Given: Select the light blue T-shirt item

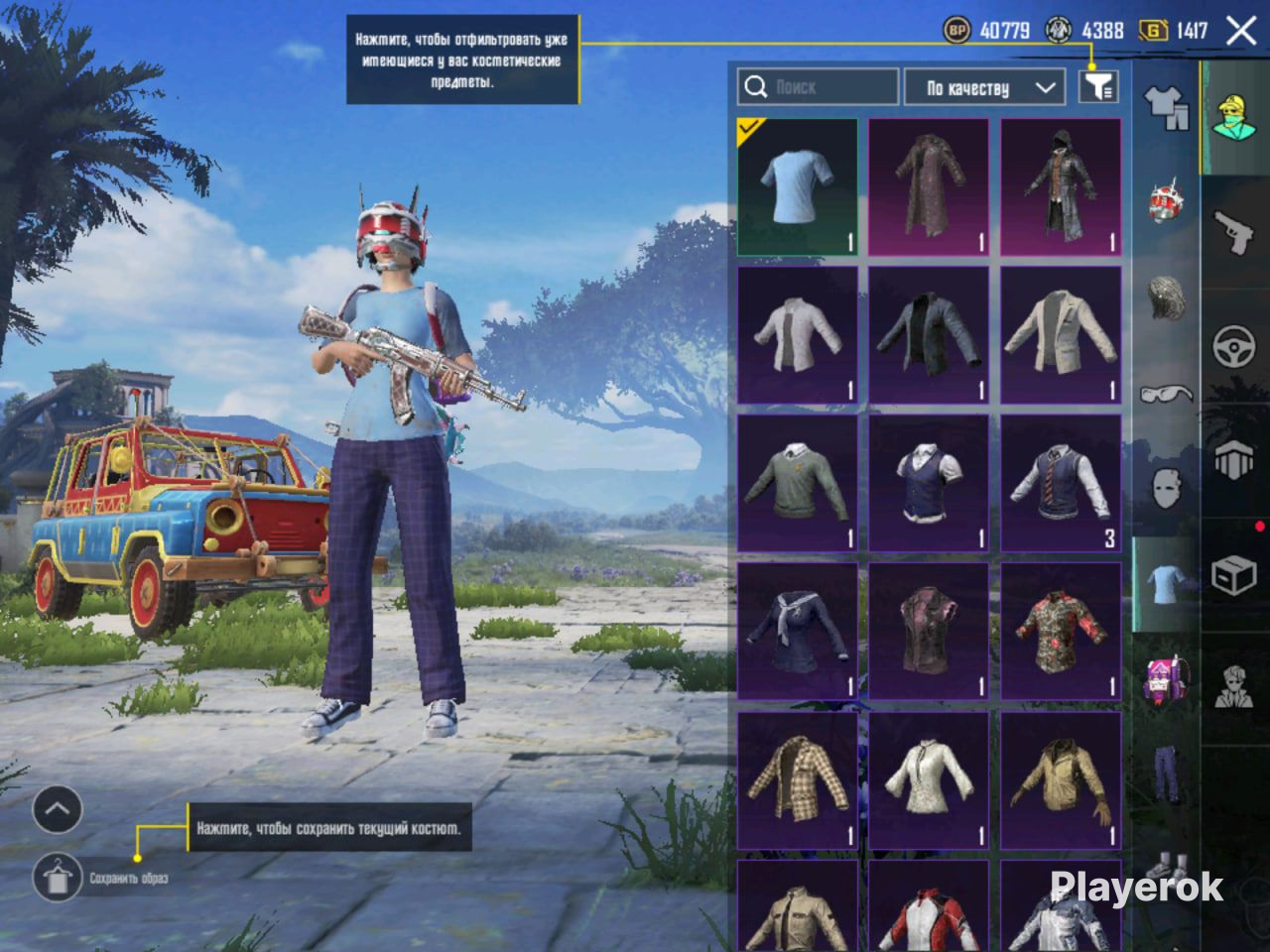Looking at the screenshot, I should (797, 187).
